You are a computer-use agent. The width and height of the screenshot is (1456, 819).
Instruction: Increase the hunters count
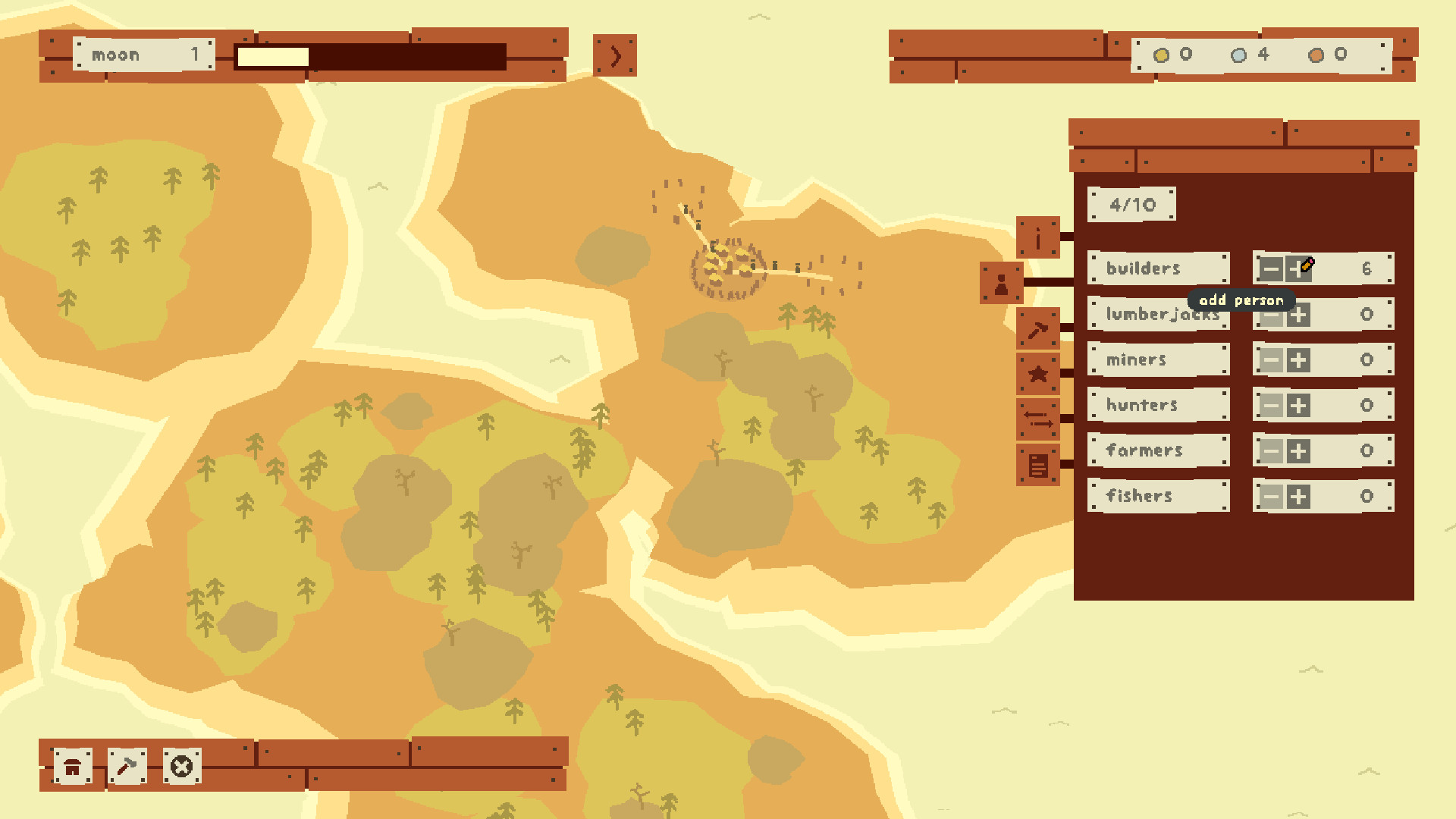click(x=1299, y=406)
